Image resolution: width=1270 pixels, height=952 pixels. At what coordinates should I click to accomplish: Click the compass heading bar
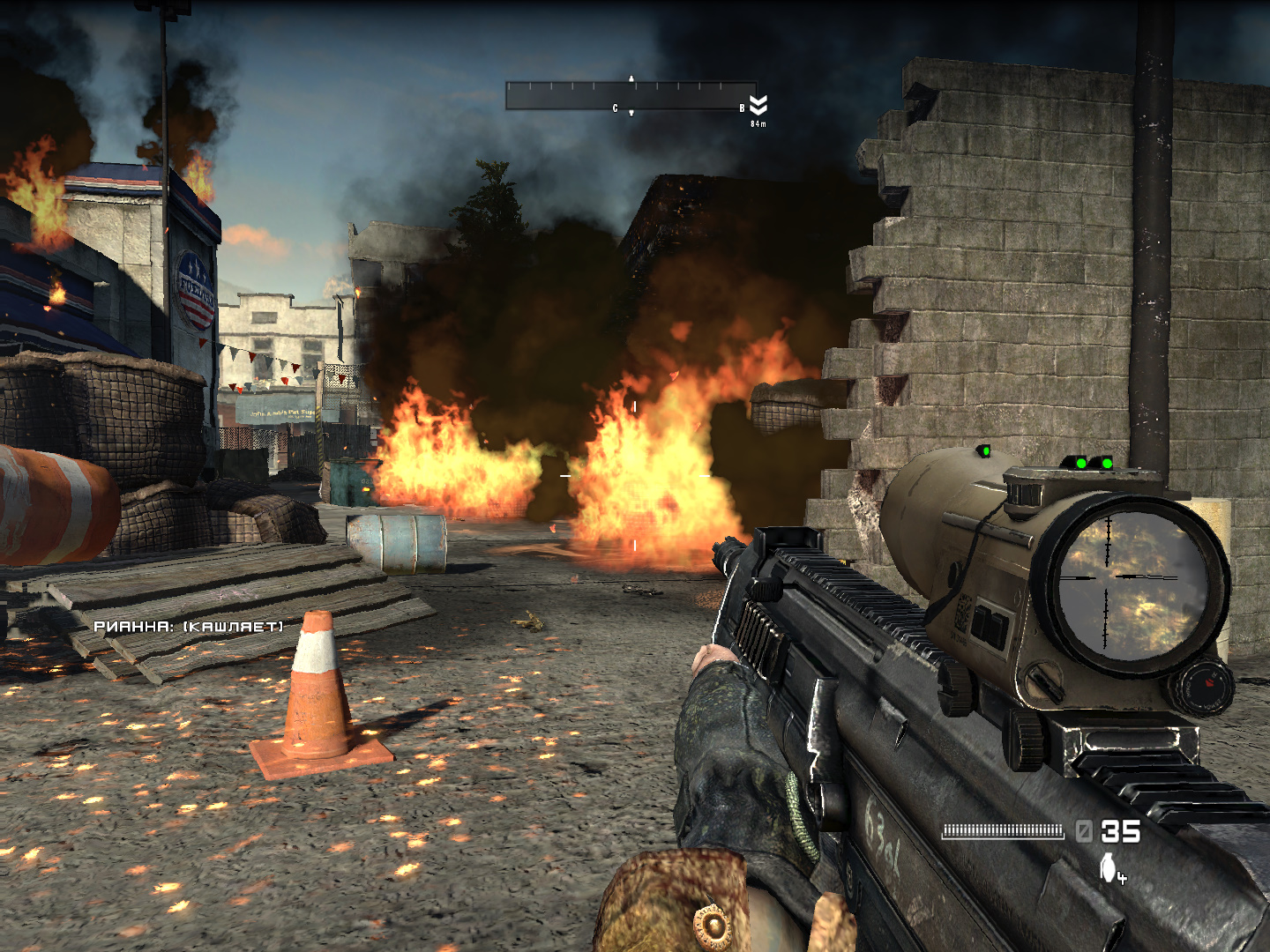click(630, 95)
